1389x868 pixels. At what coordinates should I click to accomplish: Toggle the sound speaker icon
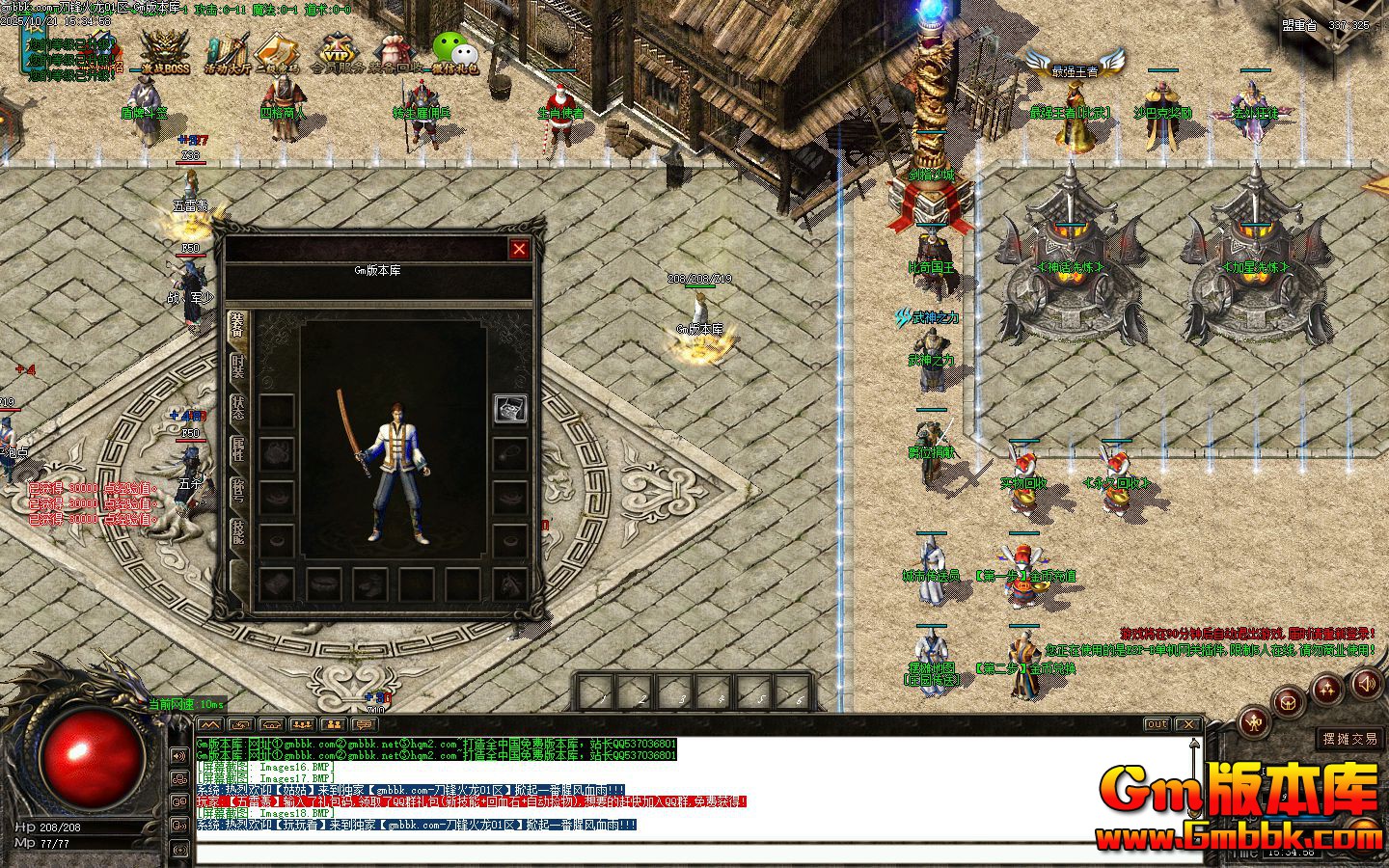pos(1366,684)
